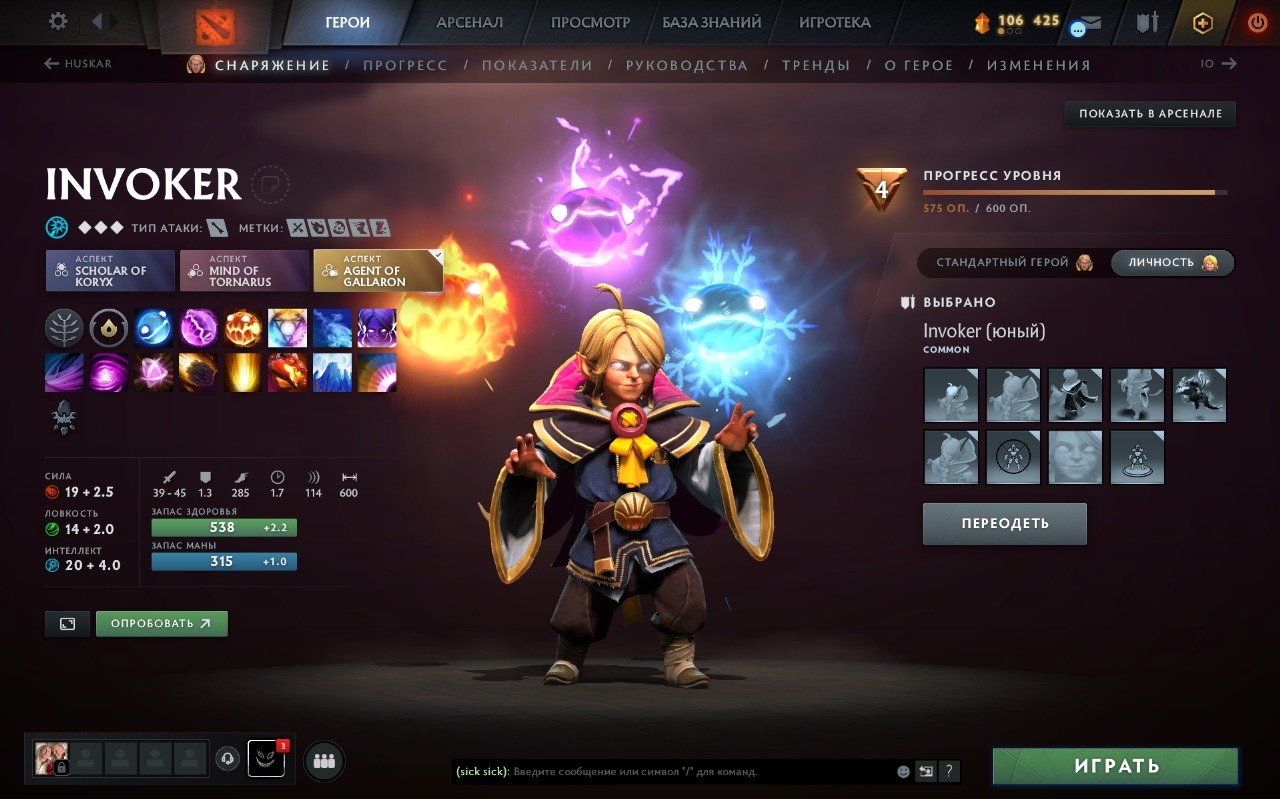The height and width of the screenshot is (799, 1280).
Task: Select the Quas ability icon
Action: pos(153,328)
